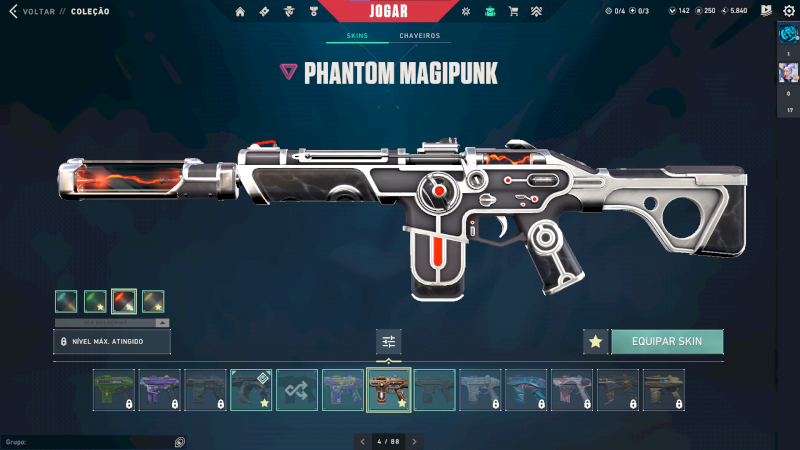Expand the Ver Melhorias upgrades dropdown
Image resolution: width=800 pixels, height=450 pixels.
point(111,323)
